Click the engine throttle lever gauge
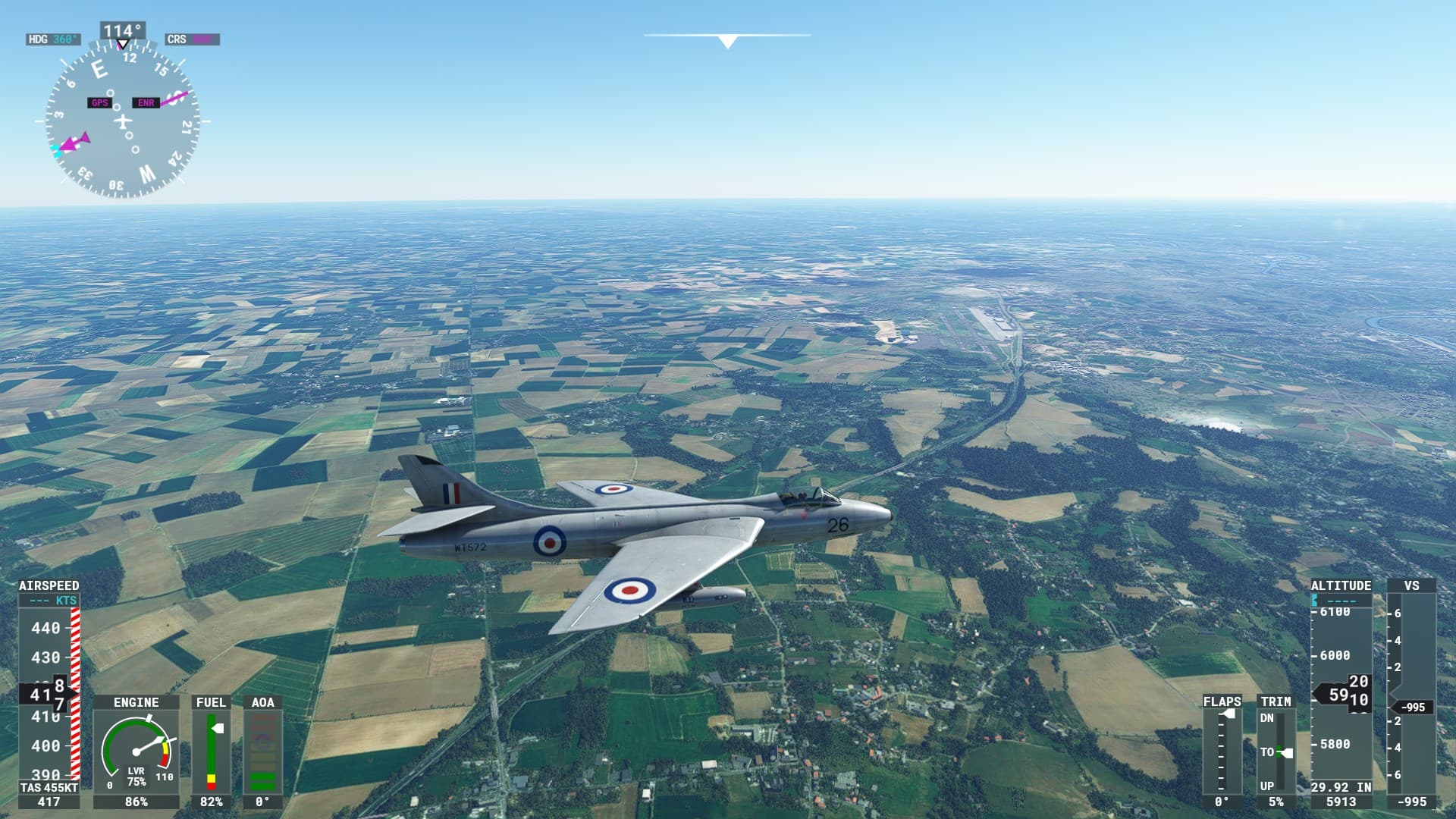The image size is (1456, 819). coord(136,752)
